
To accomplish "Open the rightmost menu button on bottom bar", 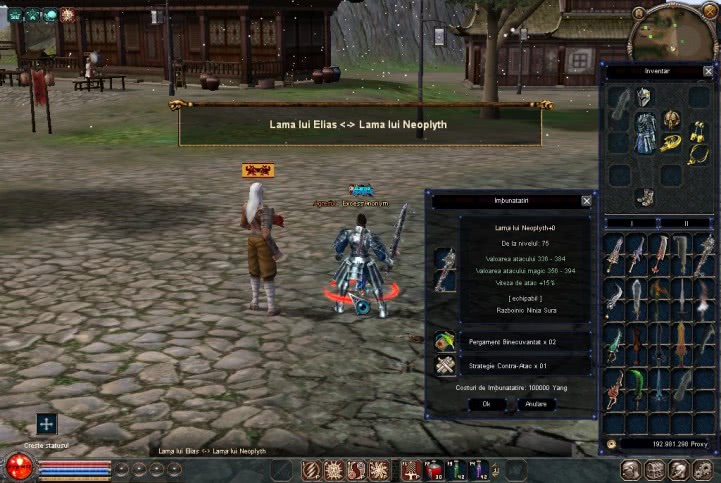I will pos(704,470).
